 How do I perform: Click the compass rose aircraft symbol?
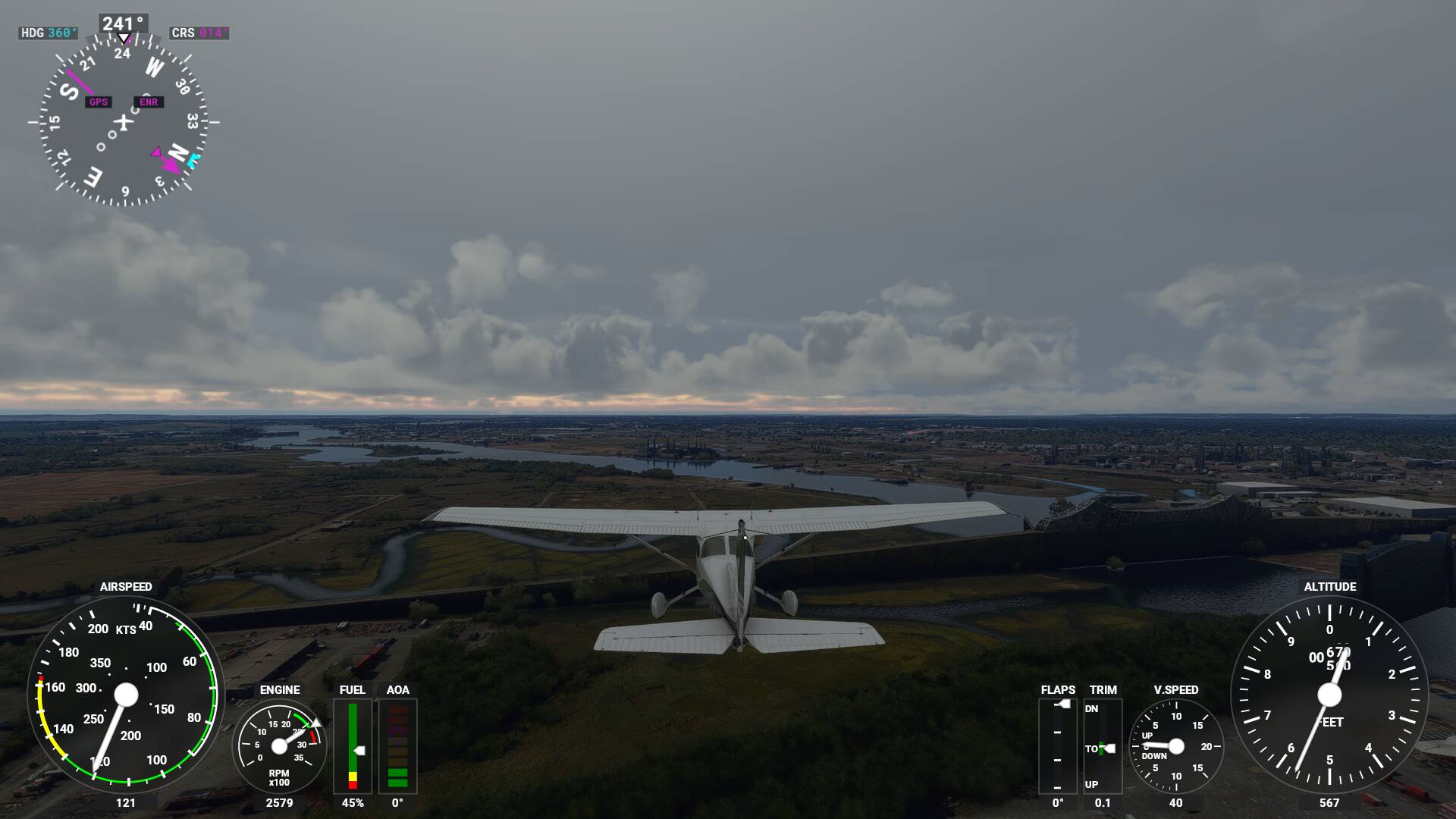coord(124,123)
